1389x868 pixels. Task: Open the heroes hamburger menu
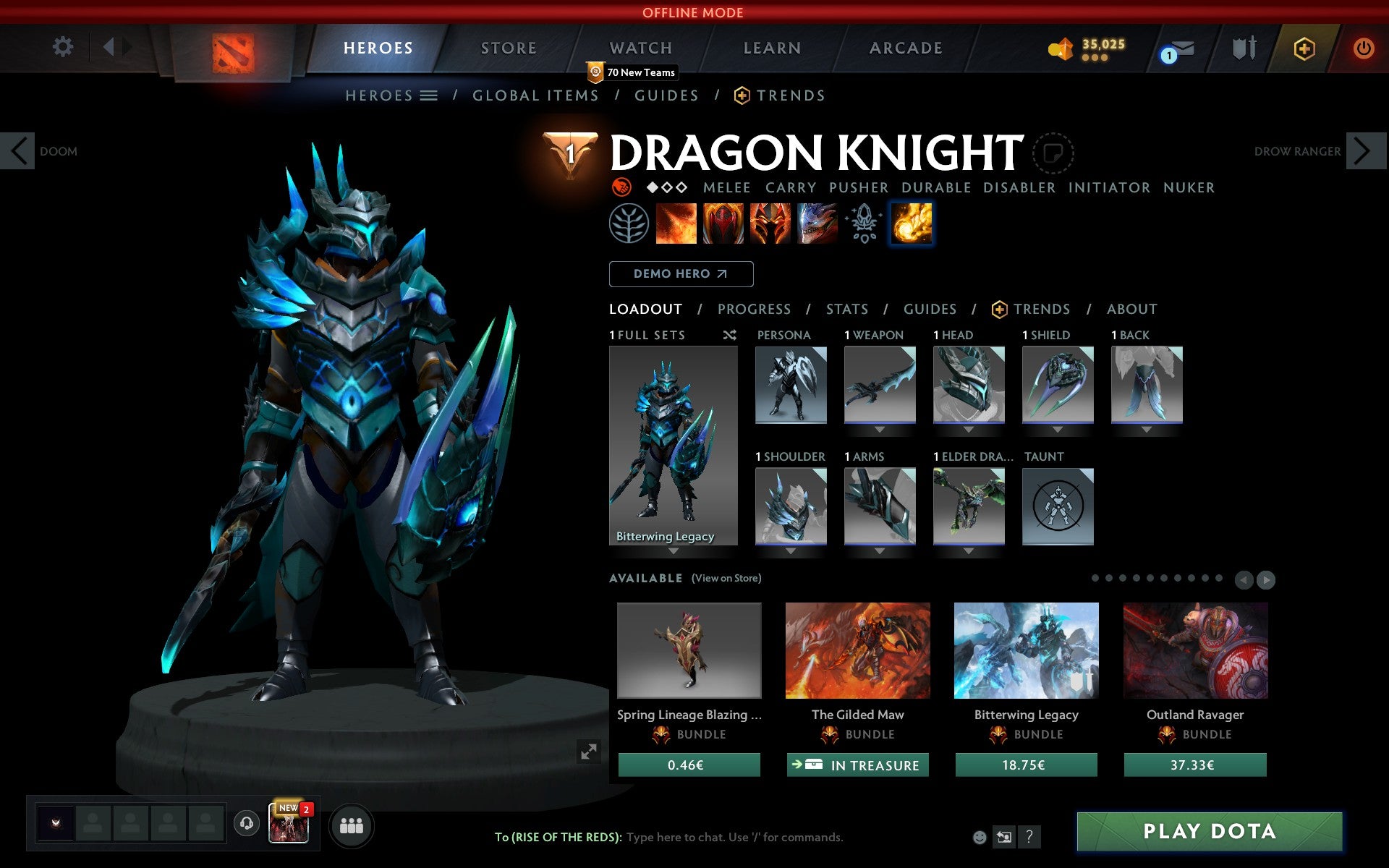(x=428, y=95)
